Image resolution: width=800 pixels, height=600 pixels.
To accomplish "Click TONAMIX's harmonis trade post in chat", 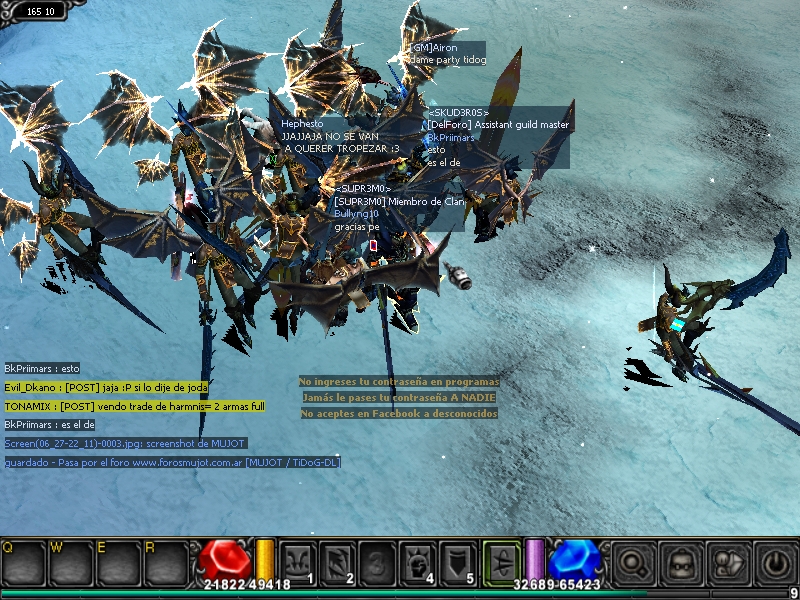I will pos(135,407).
